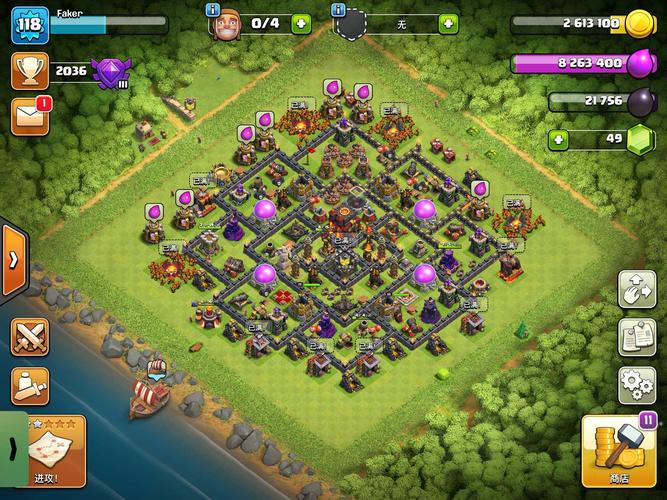
Task: Open the crossed swords clan war button
Action: [30, 337]
